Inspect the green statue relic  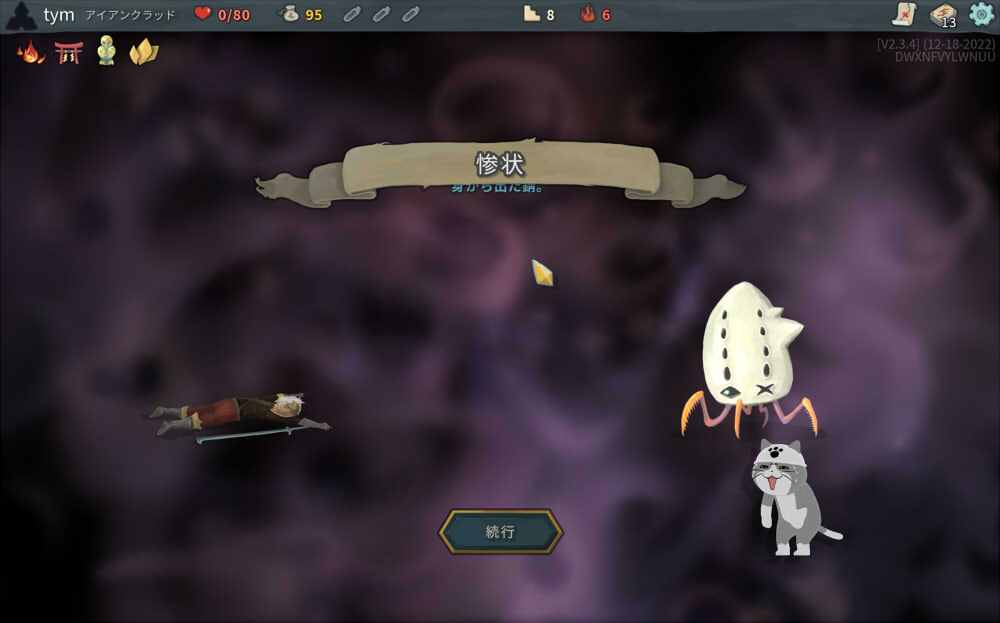(106, 51)
